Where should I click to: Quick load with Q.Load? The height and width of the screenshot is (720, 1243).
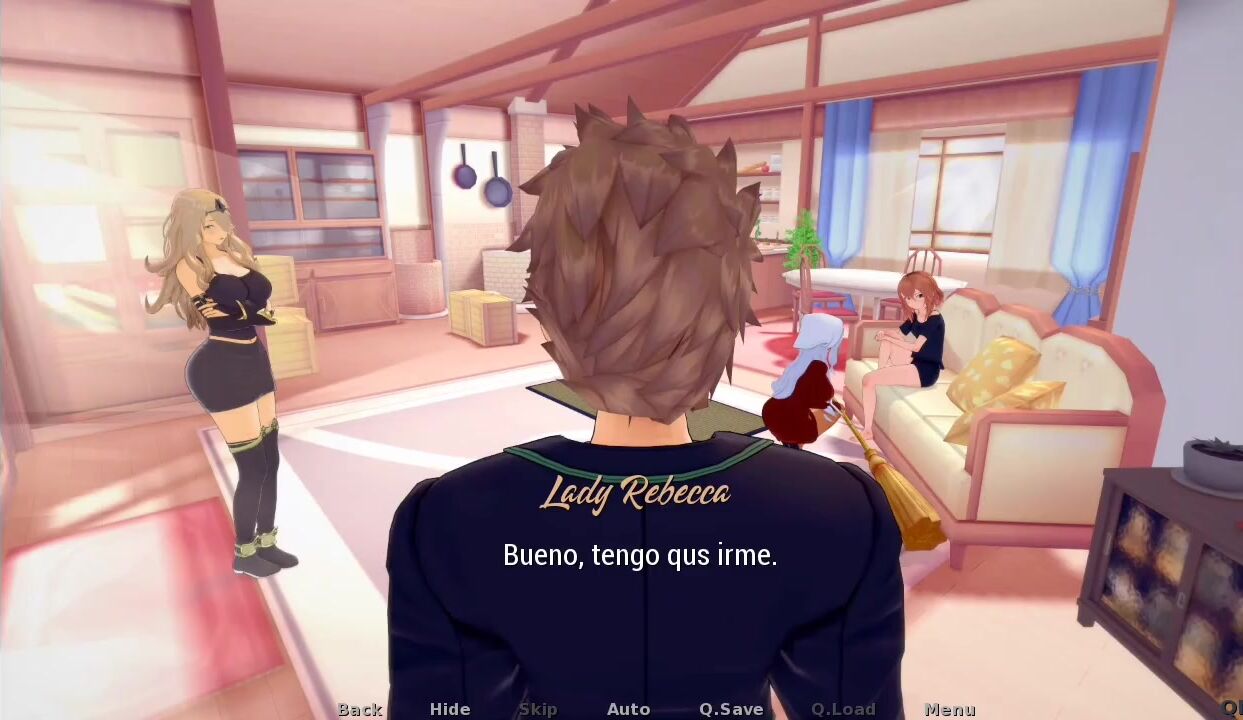[843, 709]
